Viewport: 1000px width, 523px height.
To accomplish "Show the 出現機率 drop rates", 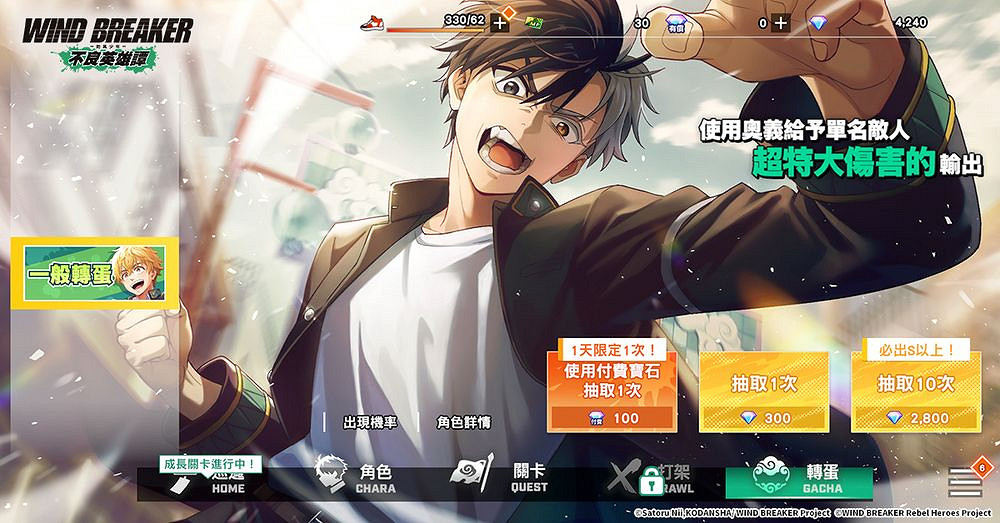I will tap(369, 423).
